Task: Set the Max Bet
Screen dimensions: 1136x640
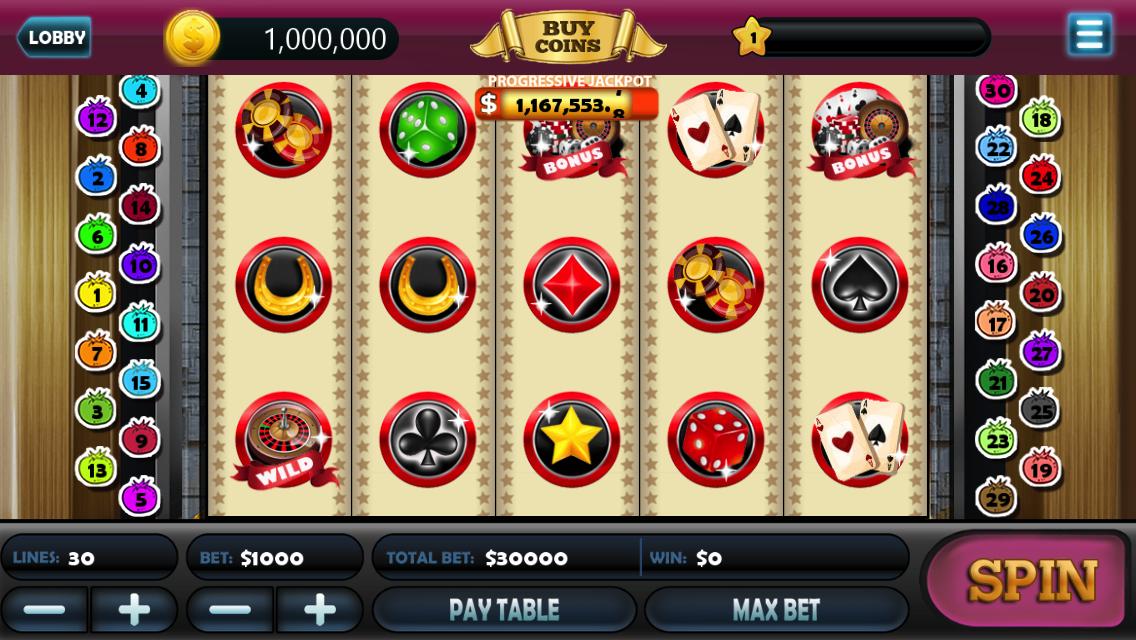Action: coord(776,609)
